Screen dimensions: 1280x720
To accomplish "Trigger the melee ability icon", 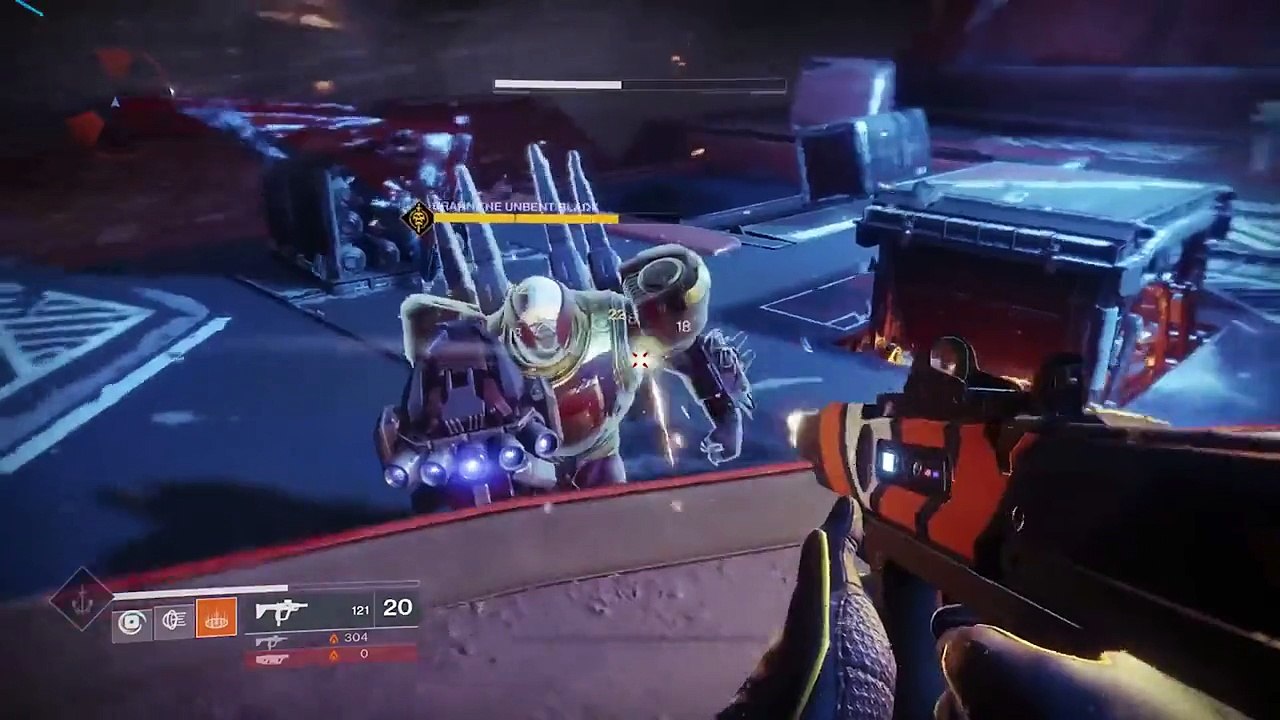I will click(173, 622).
